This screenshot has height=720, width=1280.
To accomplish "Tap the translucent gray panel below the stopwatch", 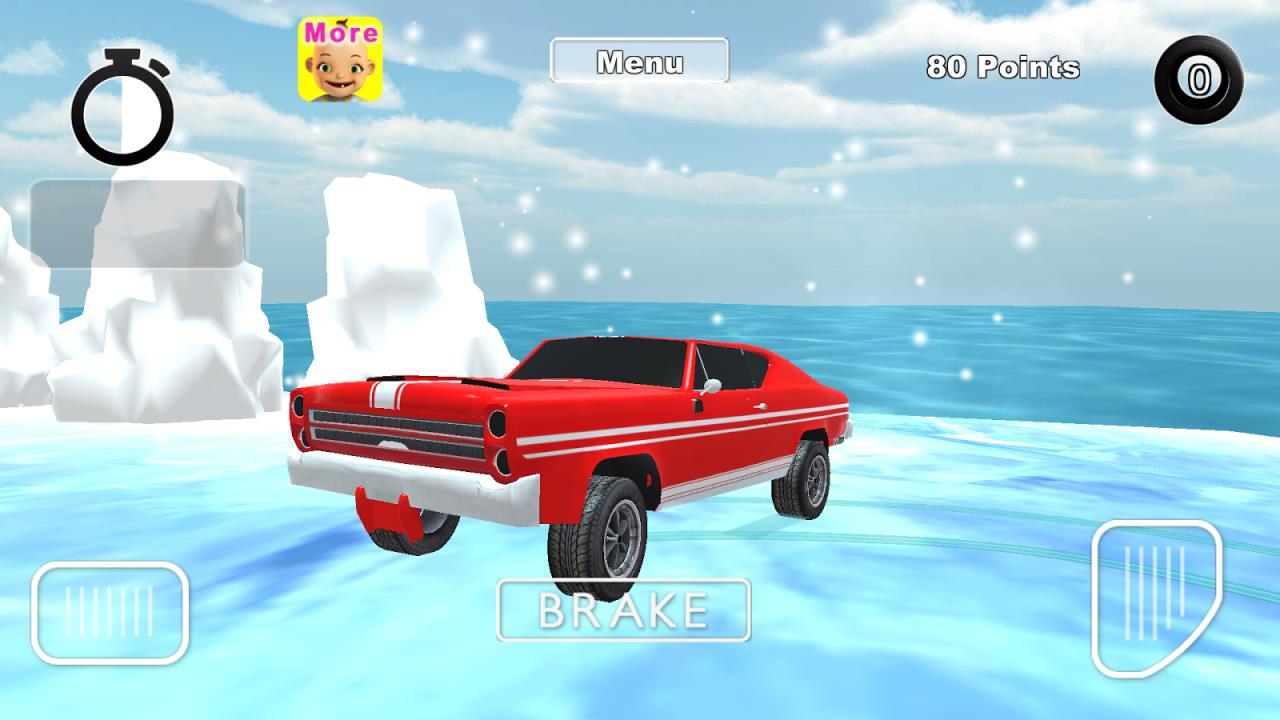I will [137, 223].
